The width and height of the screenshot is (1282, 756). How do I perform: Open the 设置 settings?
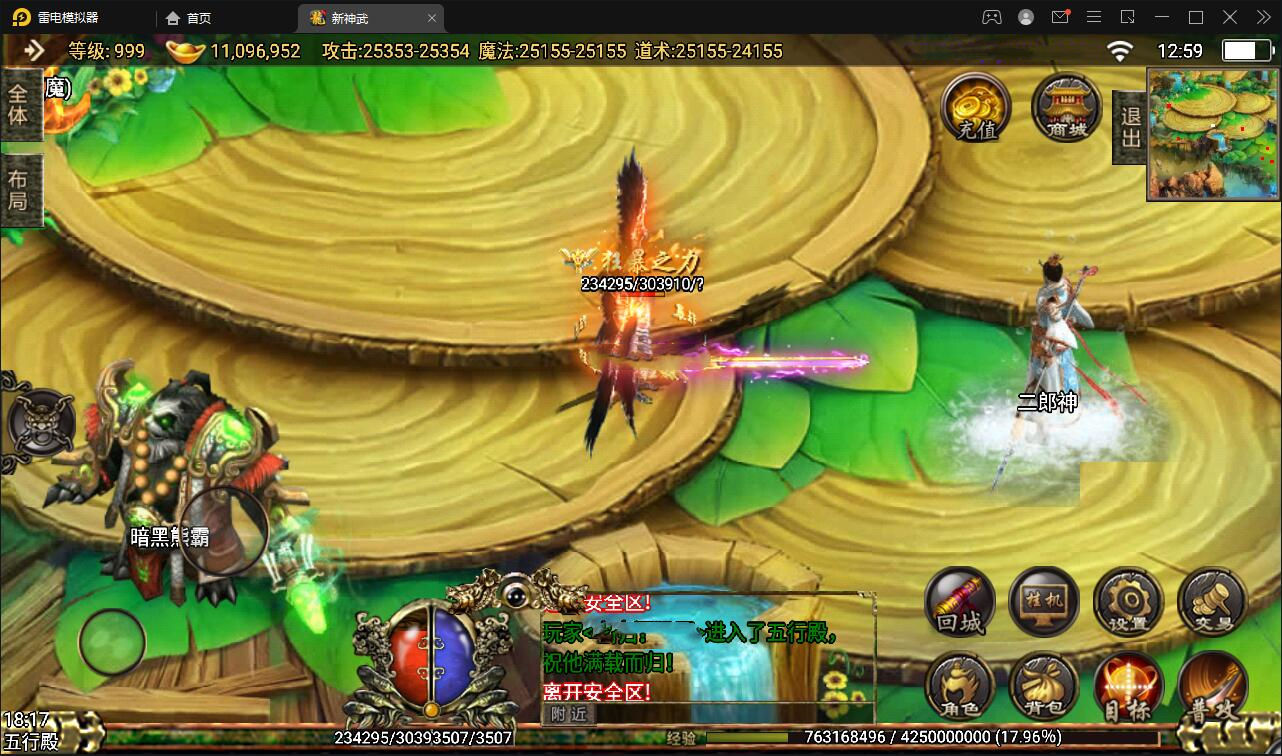point(1128,601)
